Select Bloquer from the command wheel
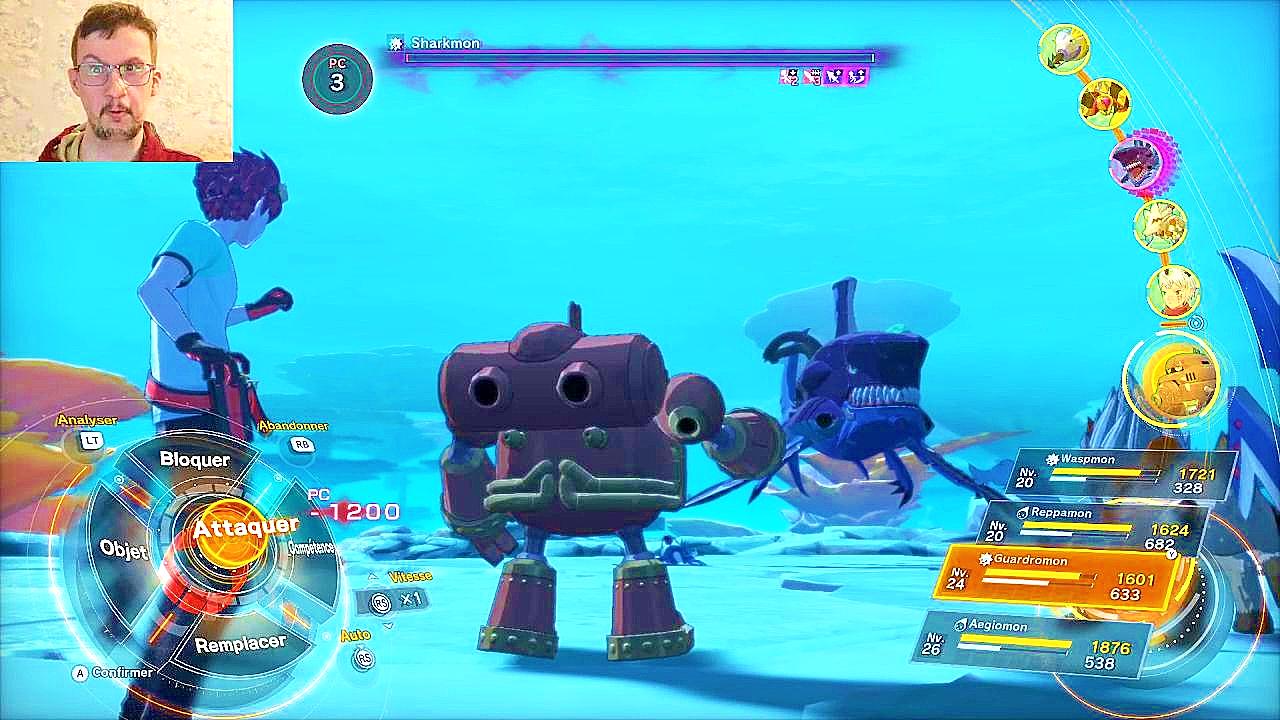 pyautogui.click(x=198, y=460)
